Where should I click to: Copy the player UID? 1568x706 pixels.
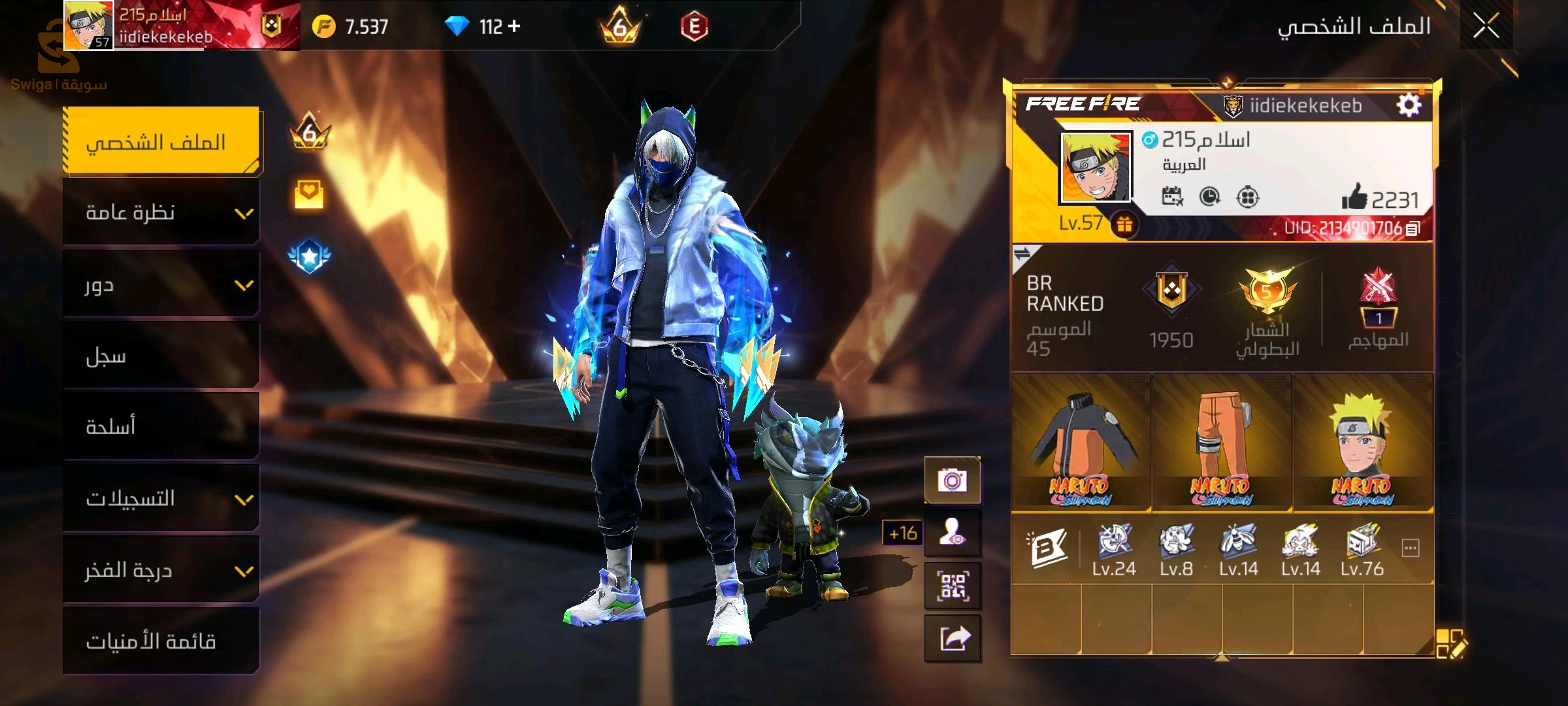1413,229
